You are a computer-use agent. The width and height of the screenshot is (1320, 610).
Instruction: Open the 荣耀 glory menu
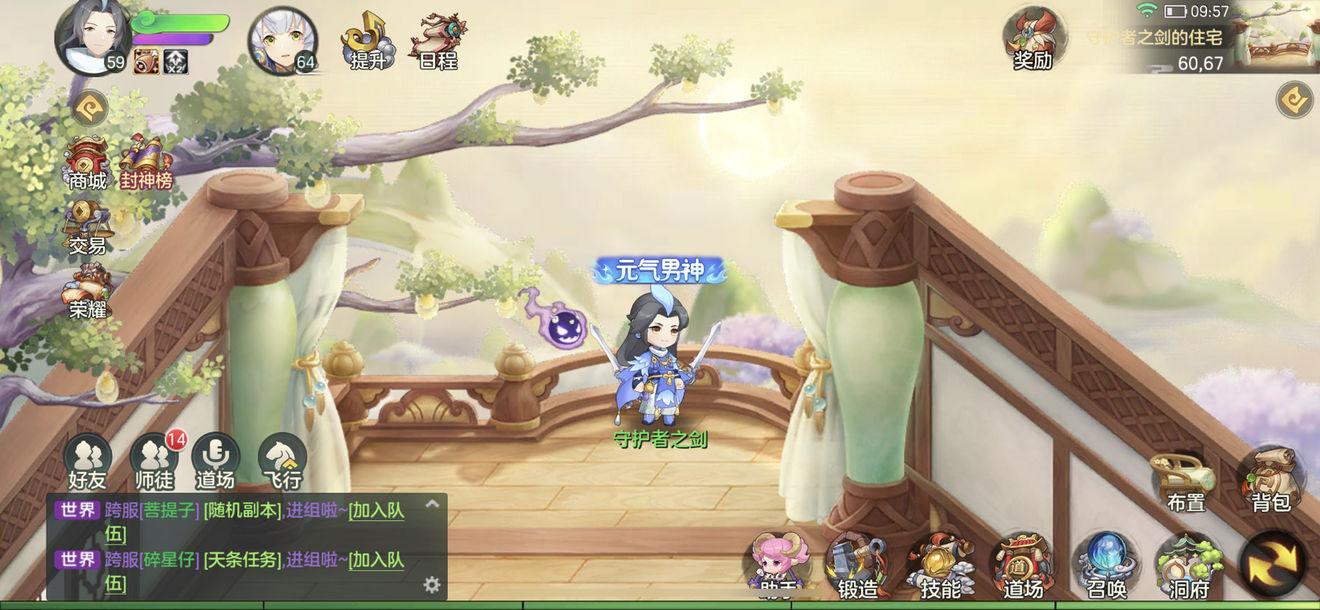pyautogui.click(x=87, y=292)
